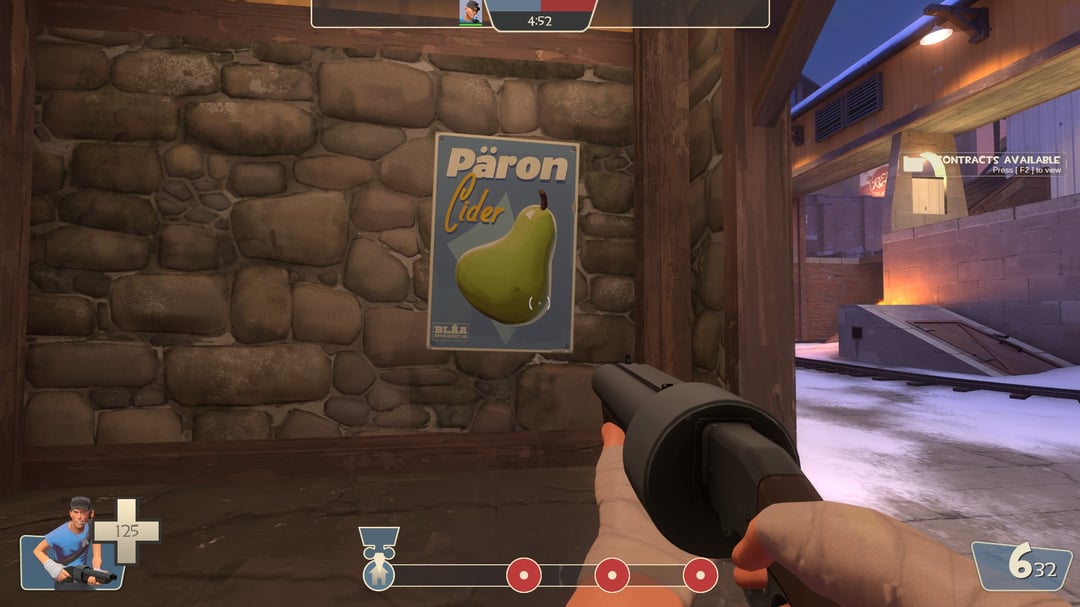
Task: Select the payload cart icon on the track
Action: [x=379, y=573]
